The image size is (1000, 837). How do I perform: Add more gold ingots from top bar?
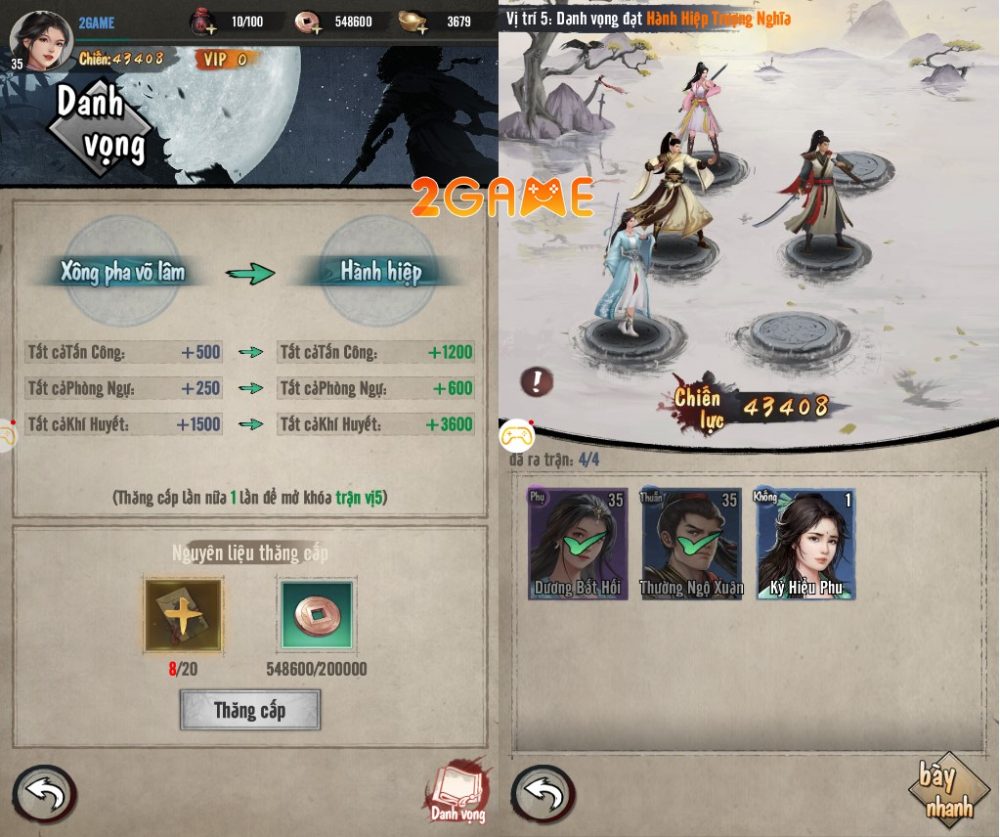(x=412, y=21)
